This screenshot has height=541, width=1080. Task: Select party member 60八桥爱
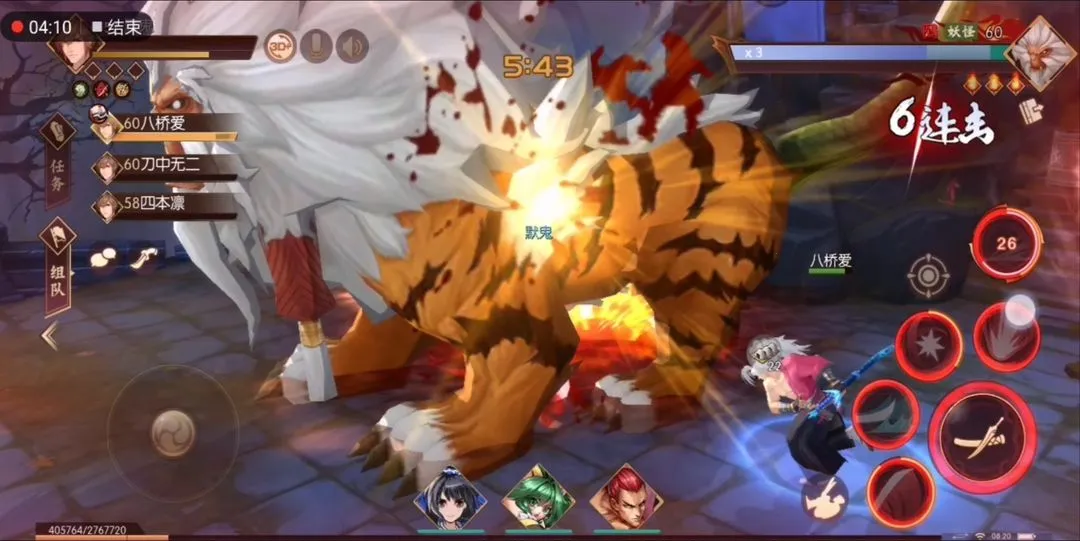165,126
